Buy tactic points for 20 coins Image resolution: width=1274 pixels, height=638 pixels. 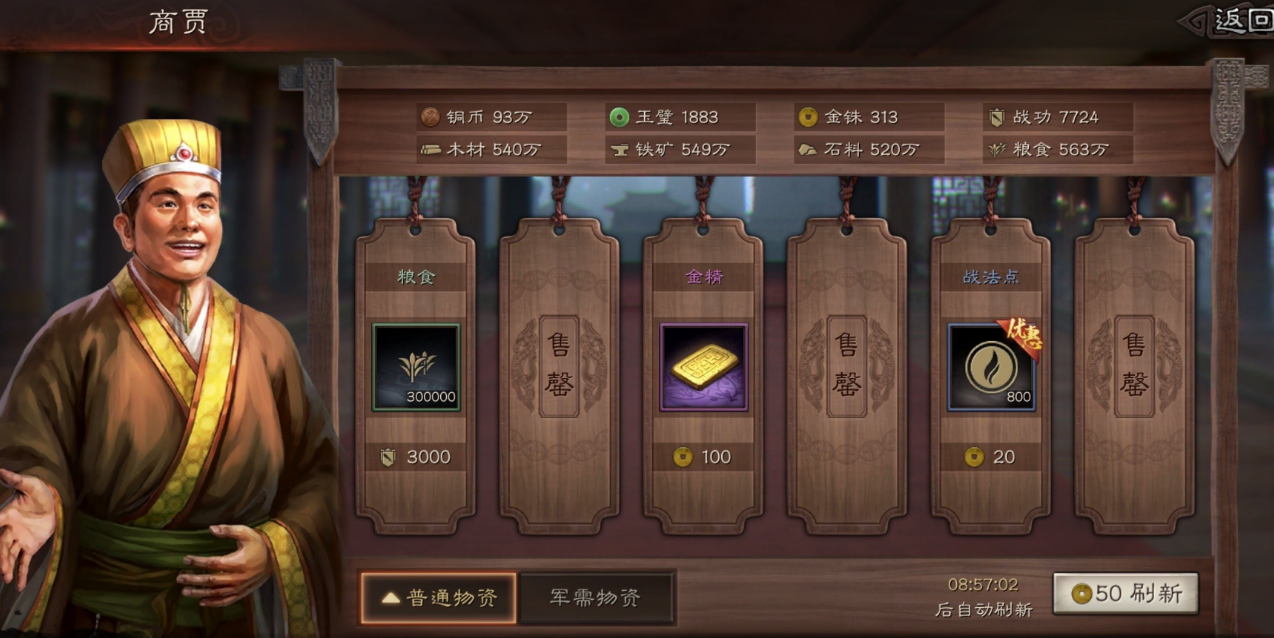coord(991,457)
